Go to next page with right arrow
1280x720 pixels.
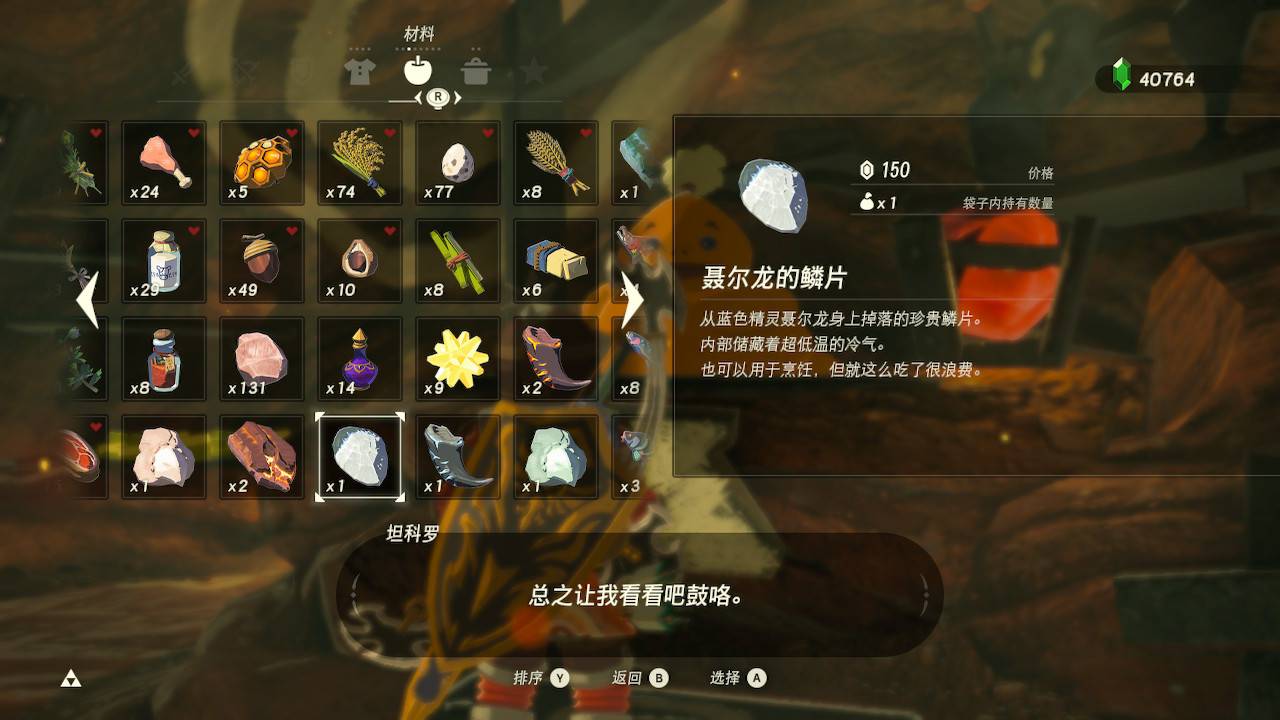[632, 301]
